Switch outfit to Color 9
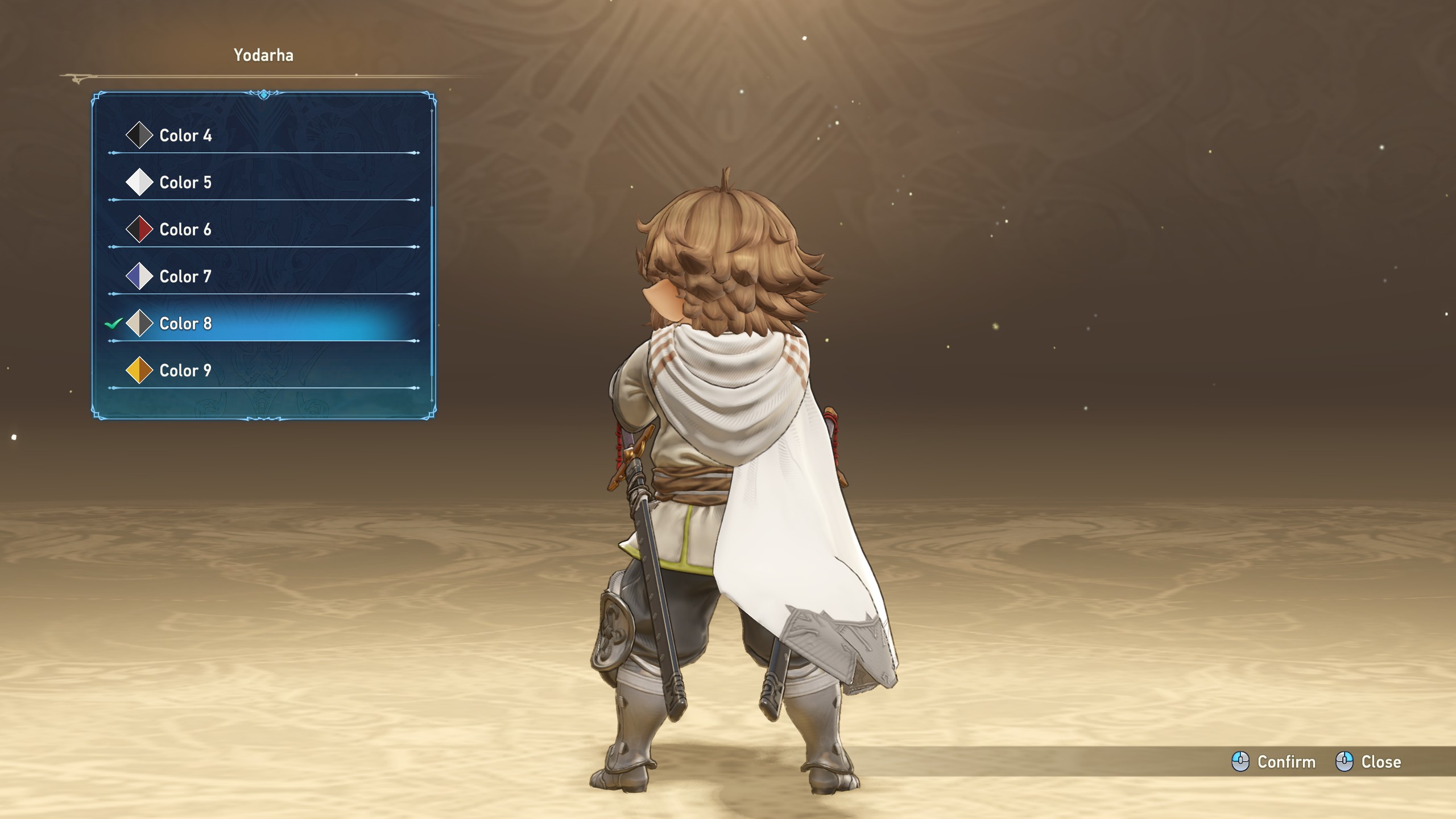1456x819 pixels. 185,371
